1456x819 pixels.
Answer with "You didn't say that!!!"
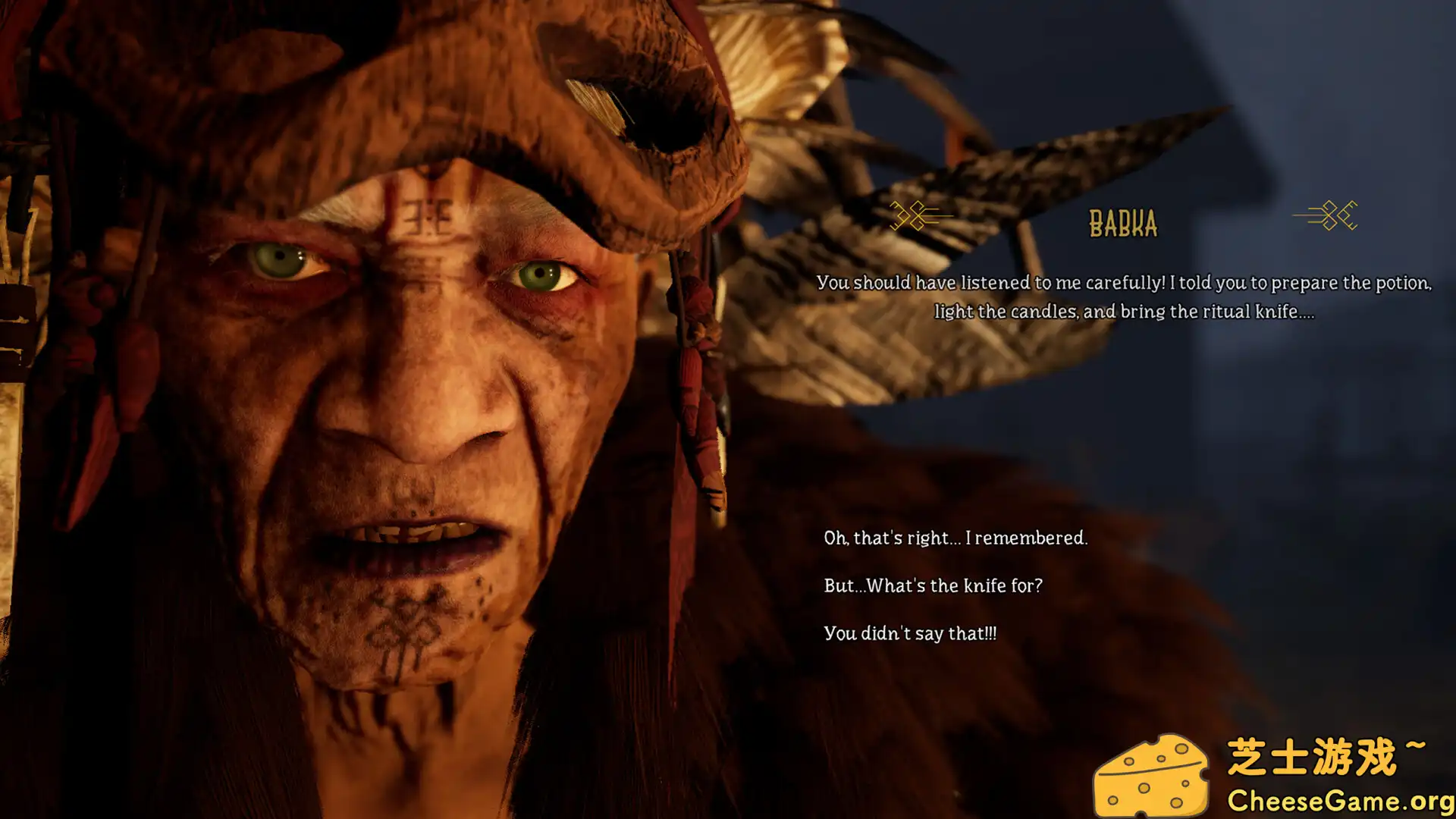click(910, 634)
